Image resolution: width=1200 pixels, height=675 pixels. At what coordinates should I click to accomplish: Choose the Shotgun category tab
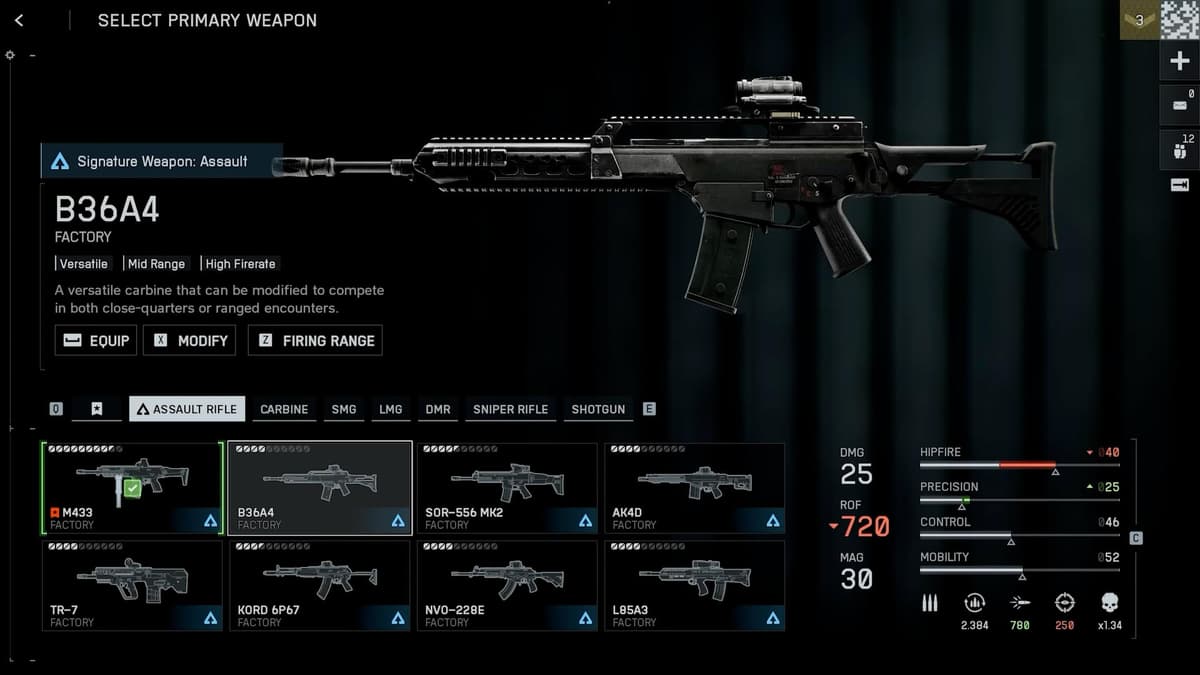pyautogui.click(x=598, y=409)
